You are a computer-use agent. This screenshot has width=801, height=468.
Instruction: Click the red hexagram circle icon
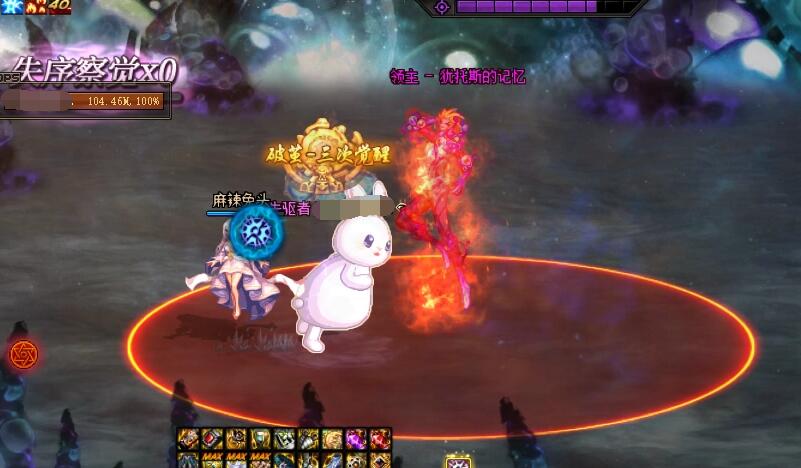tap(21, 353)
